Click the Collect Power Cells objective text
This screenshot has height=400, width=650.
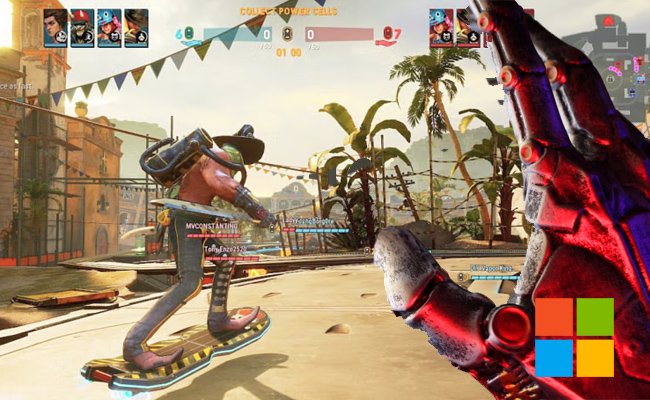coord(288,11)
